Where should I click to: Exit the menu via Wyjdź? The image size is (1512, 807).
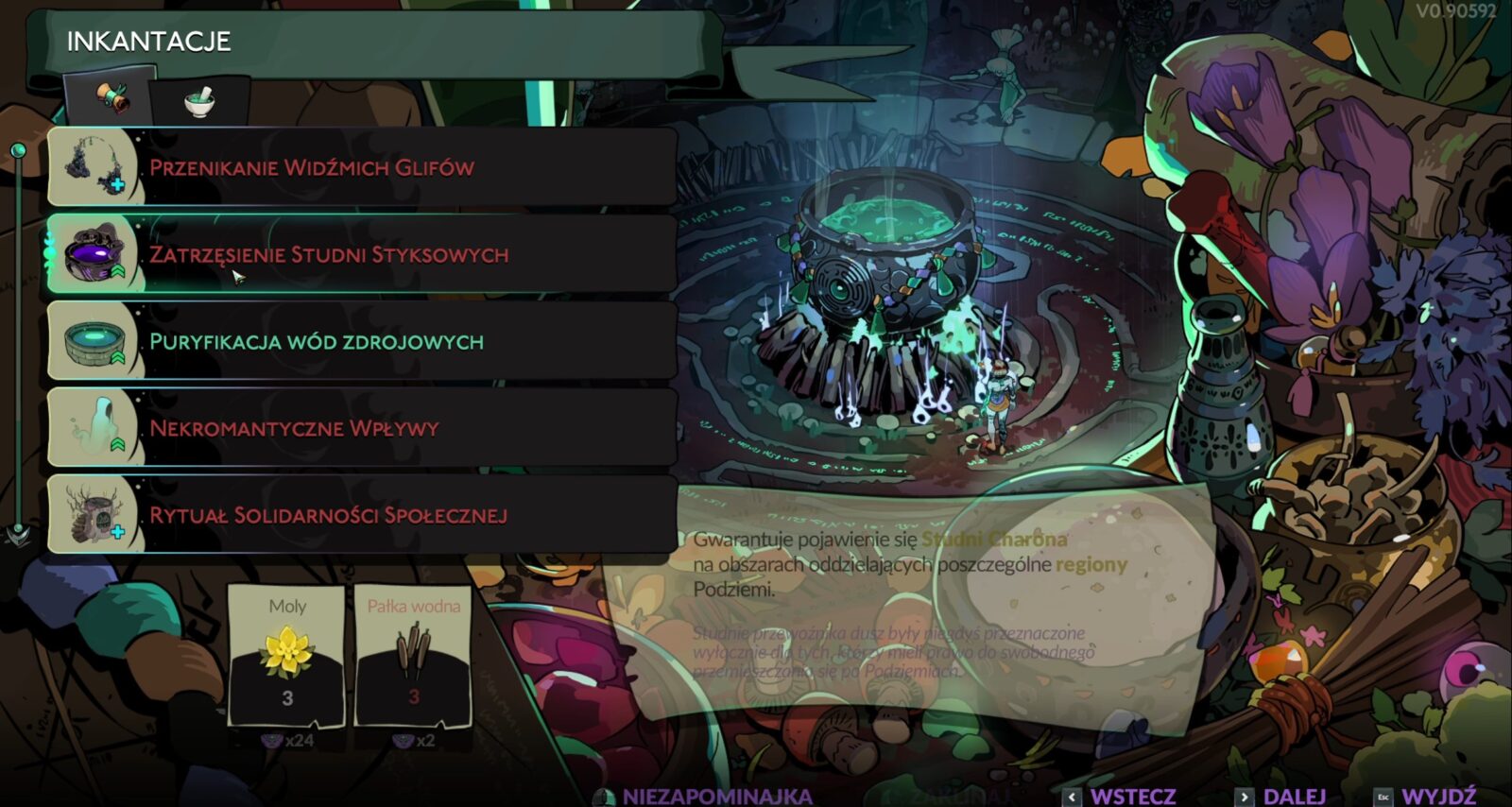1426,796
